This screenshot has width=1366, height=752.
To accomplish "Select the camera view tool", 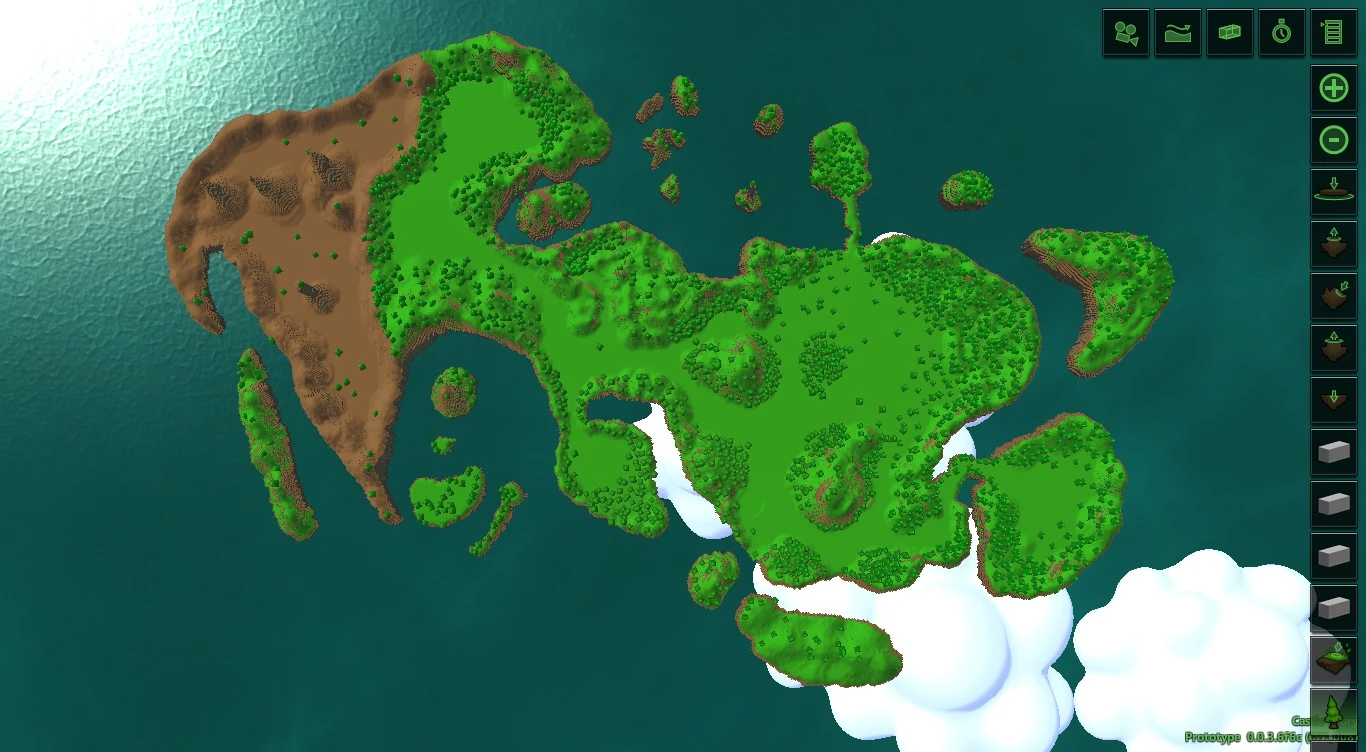I will tap(1125, 32).
